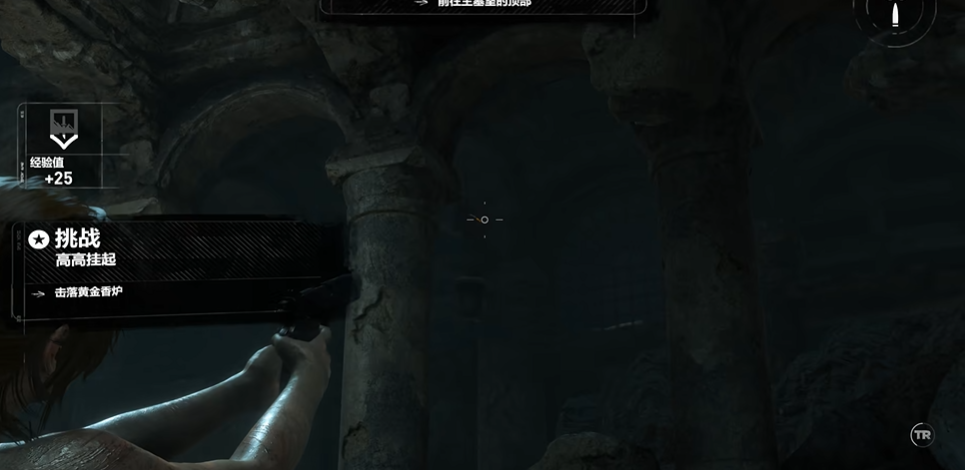Click the star icon beside 挑战
965x470 pixels.
tap(38, 239)
